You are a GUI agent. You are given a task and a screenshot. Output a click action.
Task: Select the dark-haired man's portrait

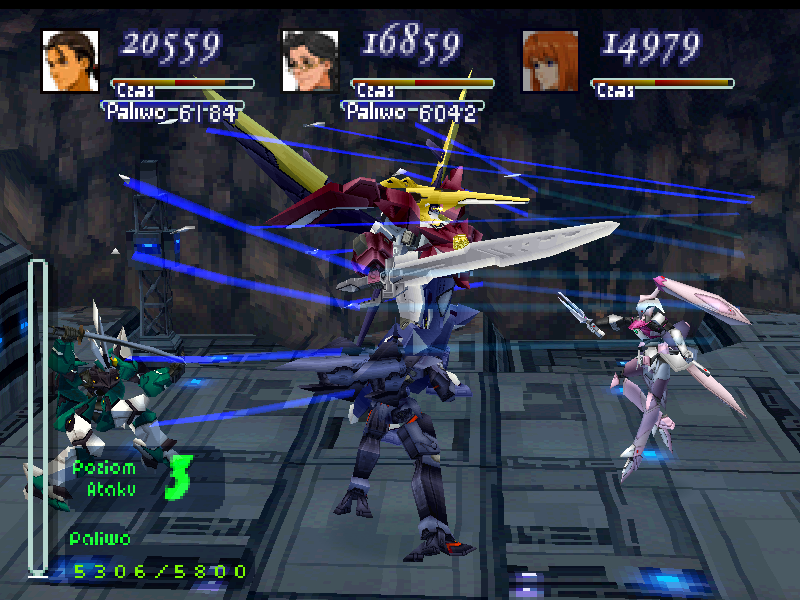point(70,60)
